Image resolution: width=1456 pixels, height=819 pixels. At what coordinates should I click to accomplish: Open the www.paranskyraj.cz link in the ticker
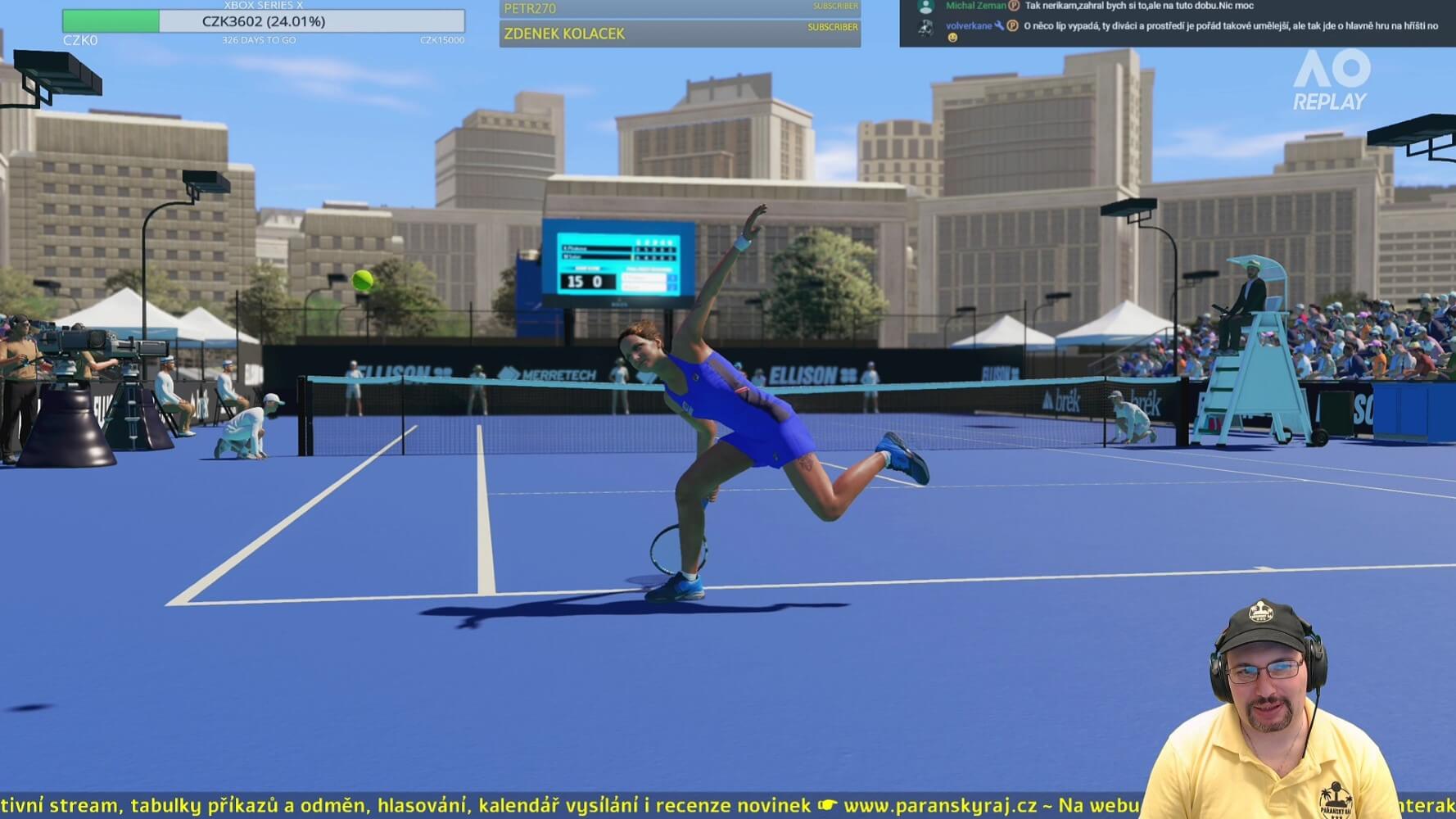(940, 806)
